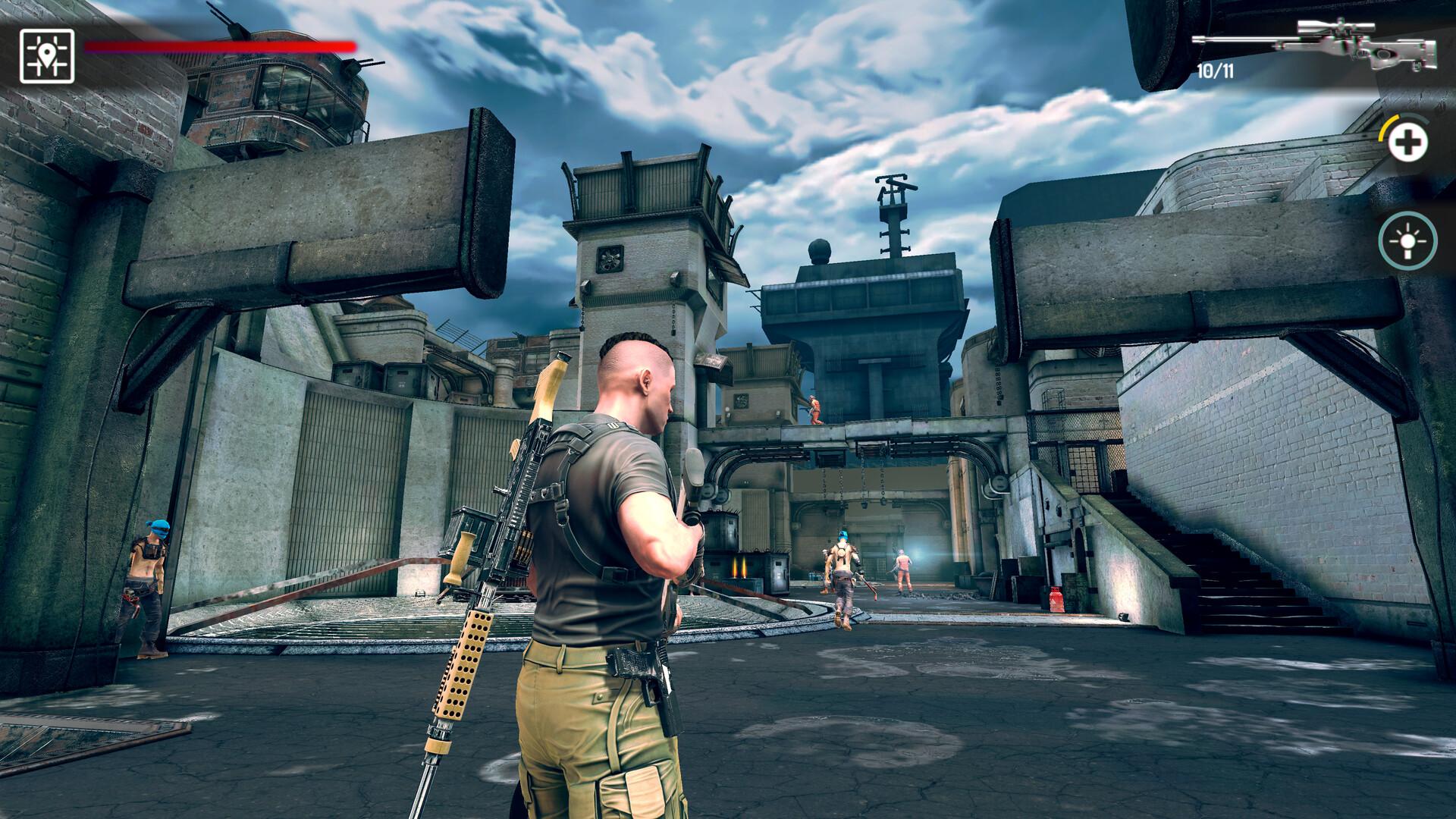The width and height of the screenshot is (1456, 819).
Task: Tap the plus cross on the heal button
Action: click(1407, 140)
